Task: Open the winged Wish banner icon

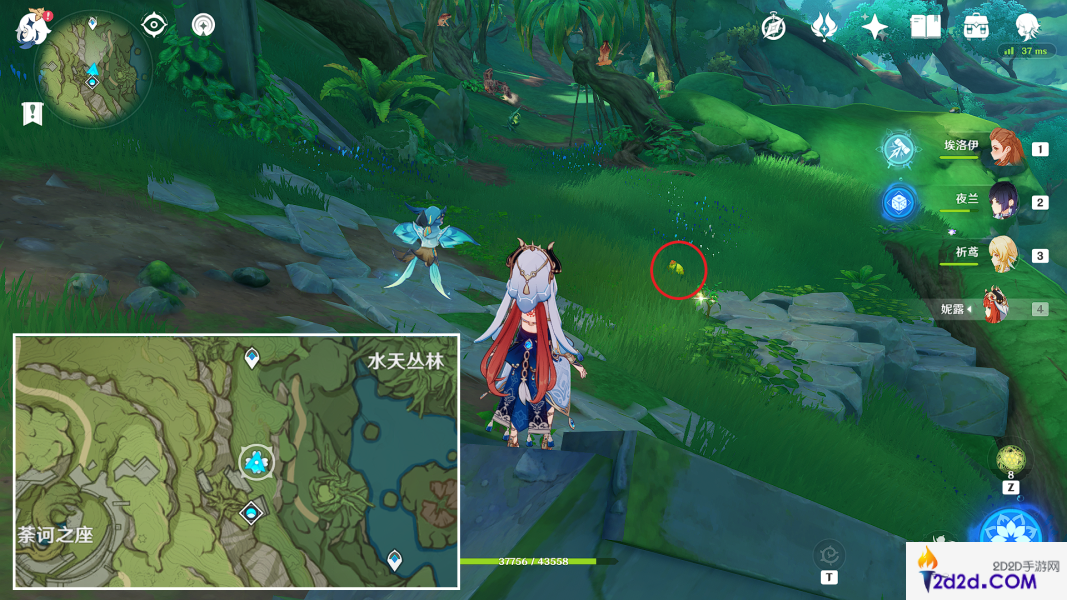Action: [824, 27]
